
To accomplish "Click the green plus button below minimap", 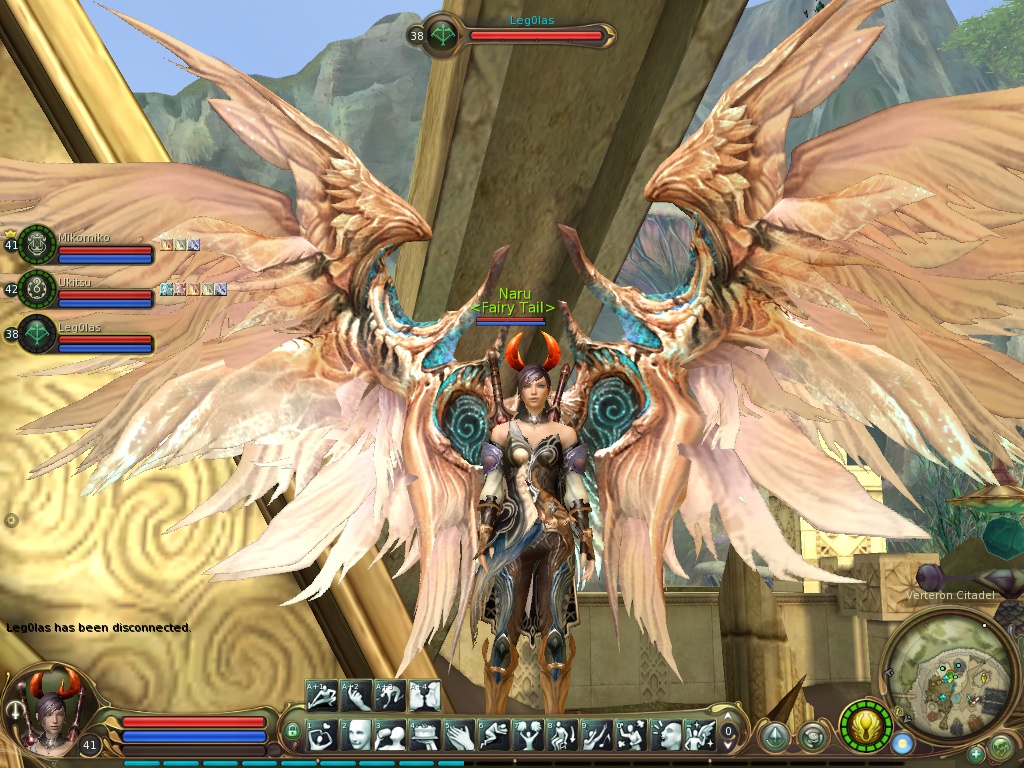I will pyautogui.click(x=976, y=754).
